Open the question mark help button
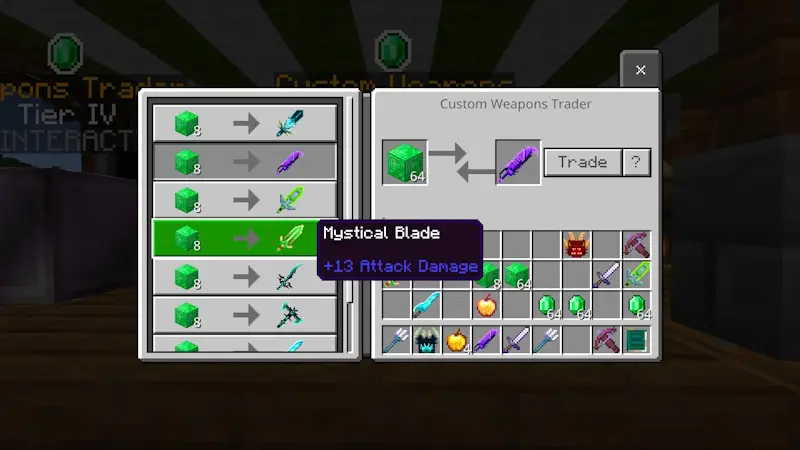Viewport: 800px width, 450px height. point(637,162)
